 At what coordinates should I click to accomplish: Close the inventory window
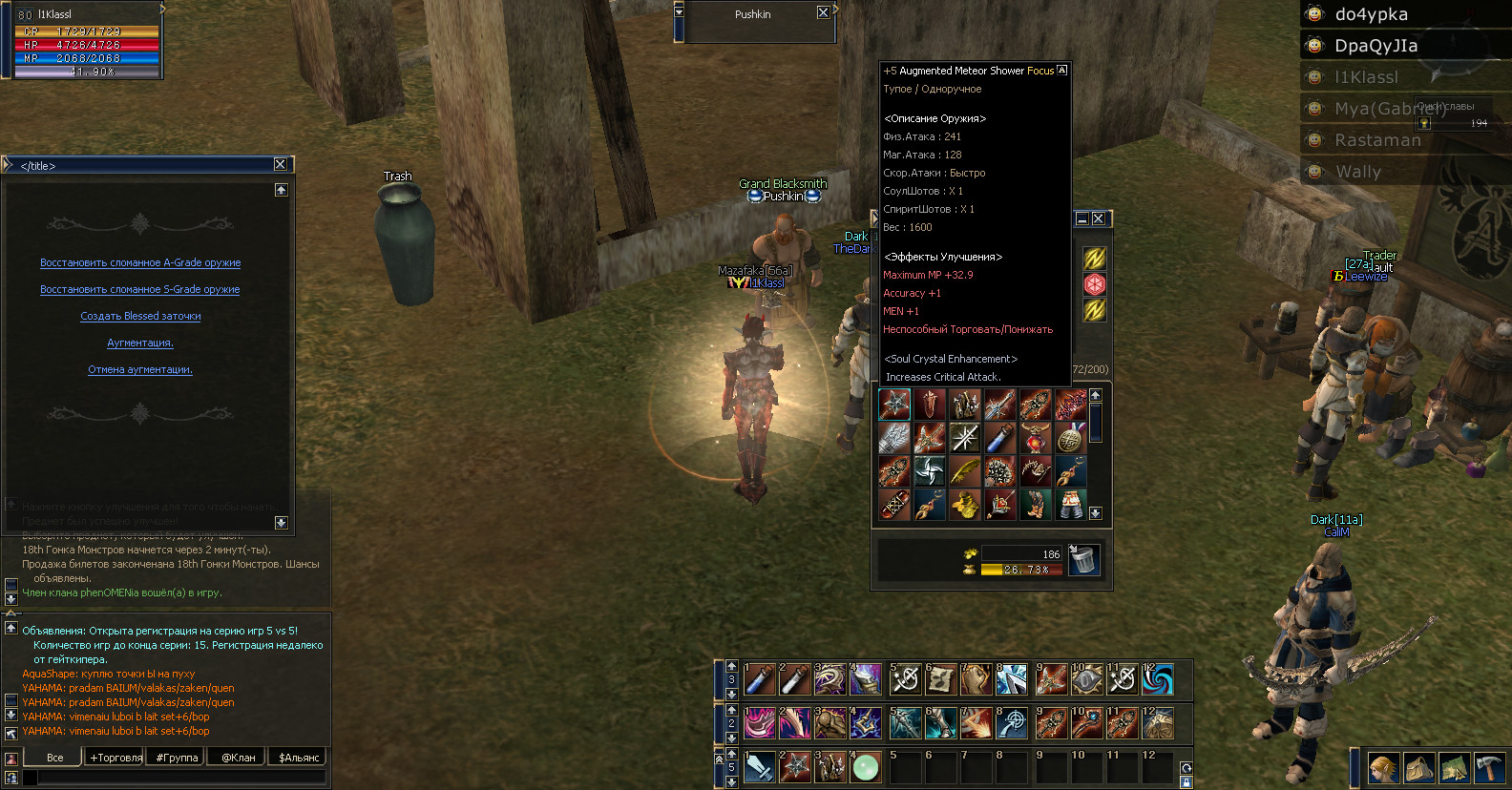1099,218
